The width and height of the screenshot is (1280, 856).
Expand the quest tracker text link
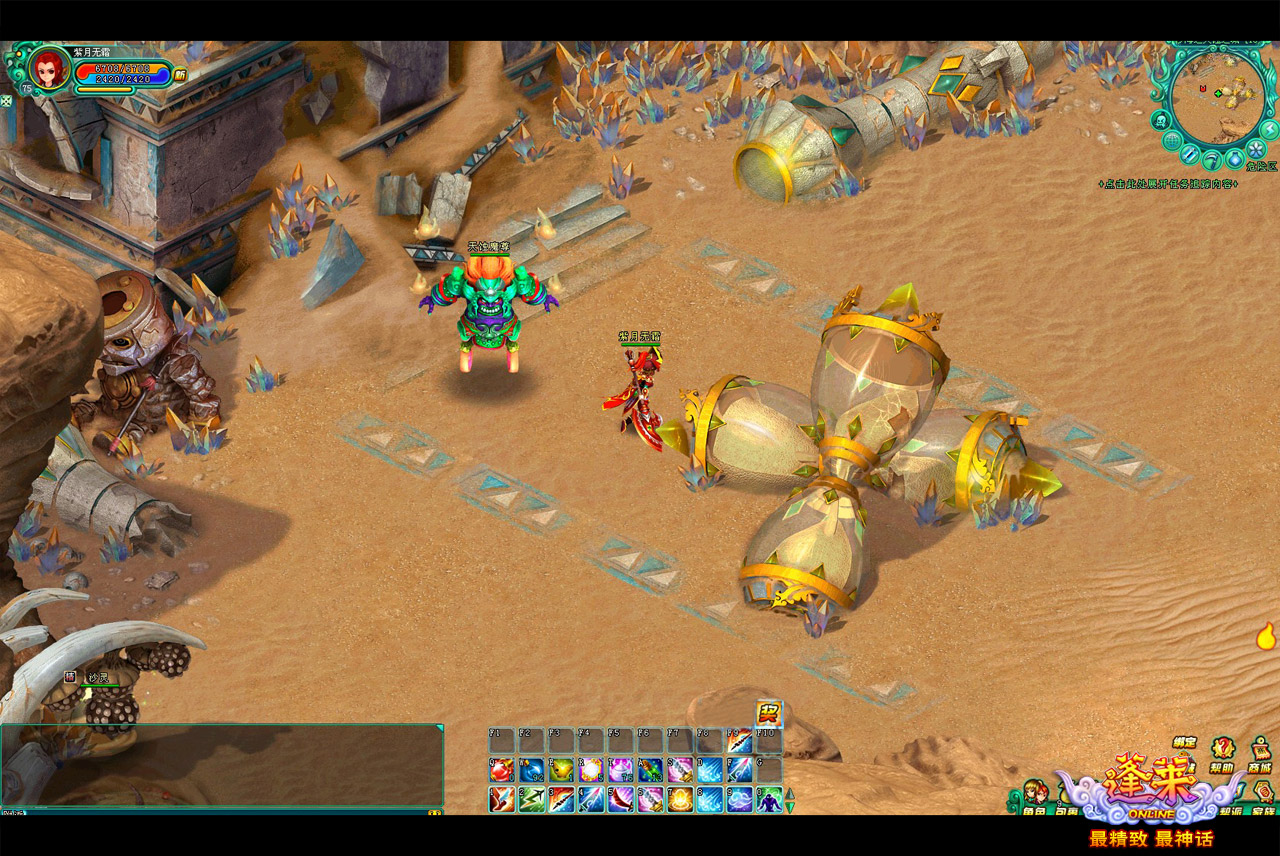click(x=1167, y=184)
